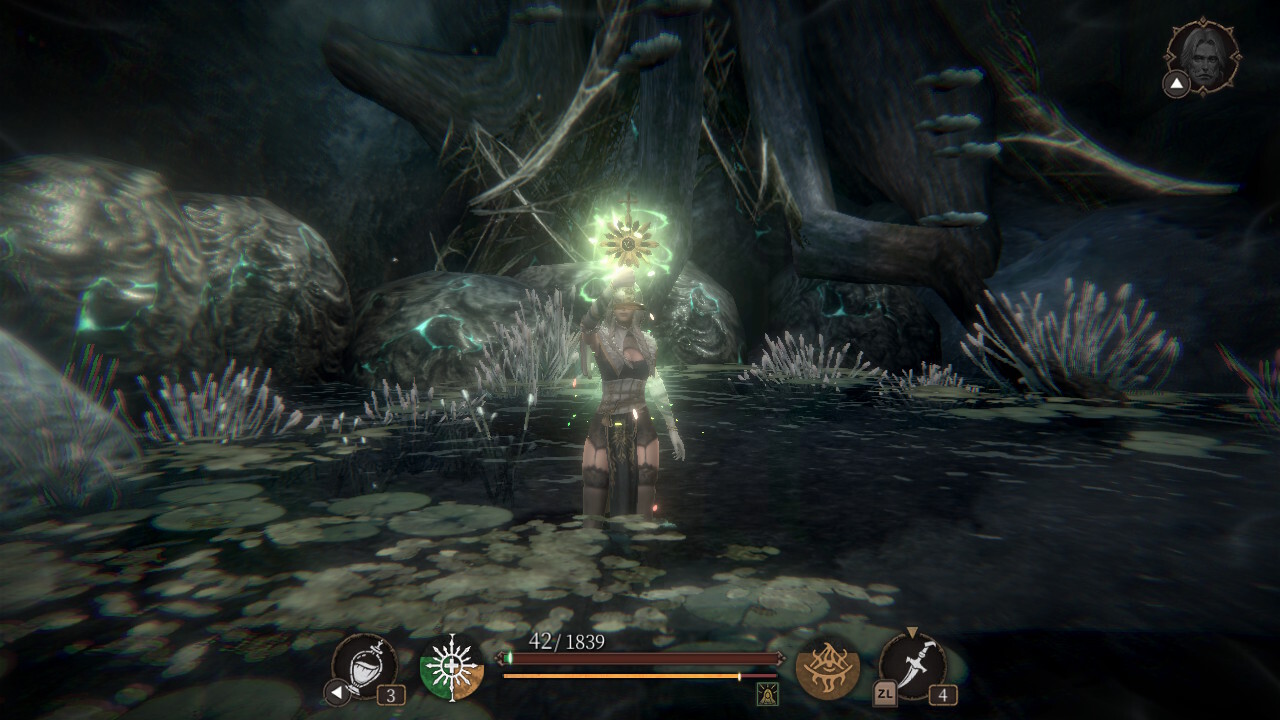This screenshot has height=720, width=1280.
Task: Expand the portrait menu with its up triangle
Action: 1177,83
